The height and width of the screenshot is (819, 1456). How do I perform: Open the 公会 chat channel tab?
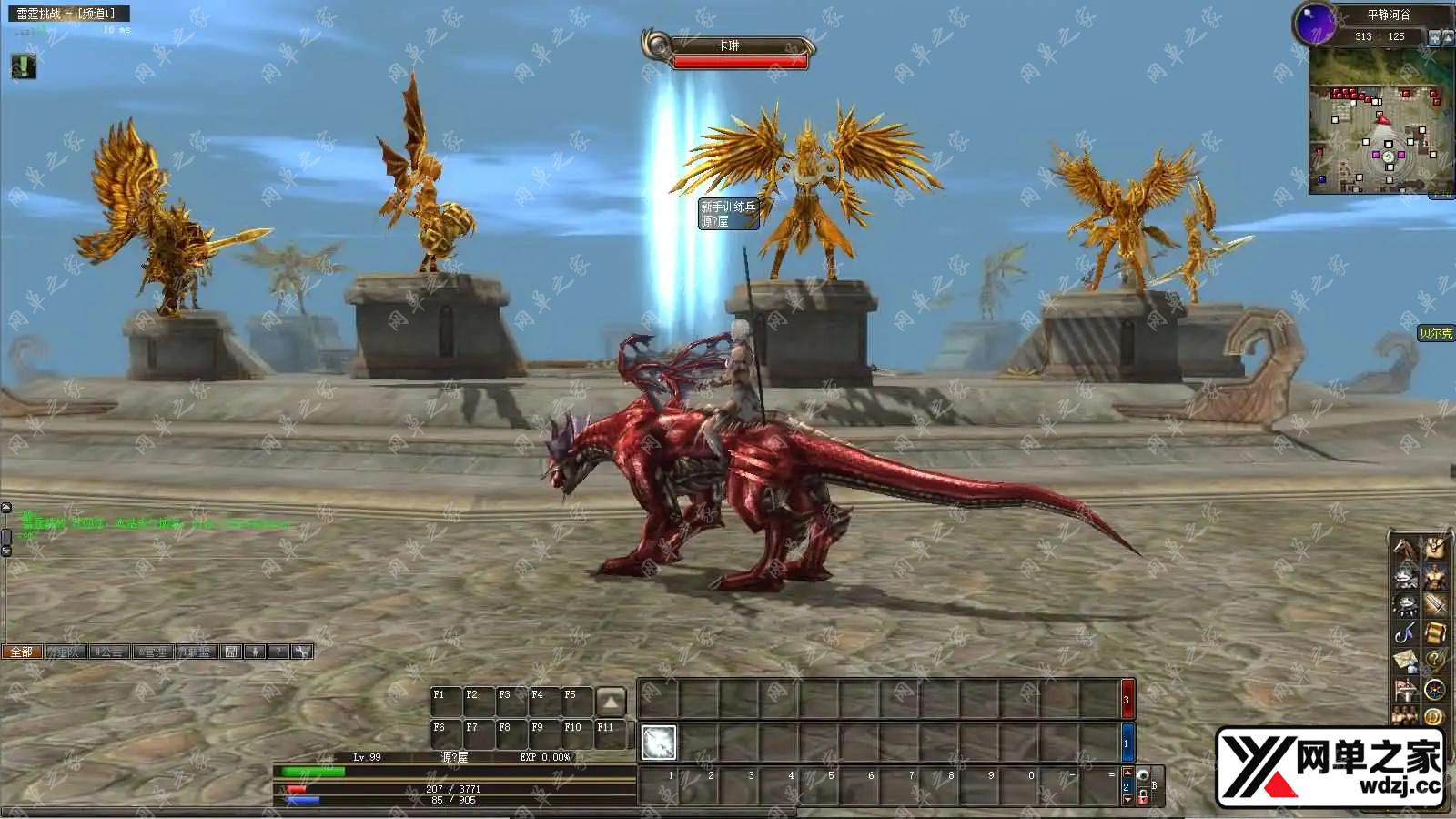pyautogui.click(x=109, y=652)
